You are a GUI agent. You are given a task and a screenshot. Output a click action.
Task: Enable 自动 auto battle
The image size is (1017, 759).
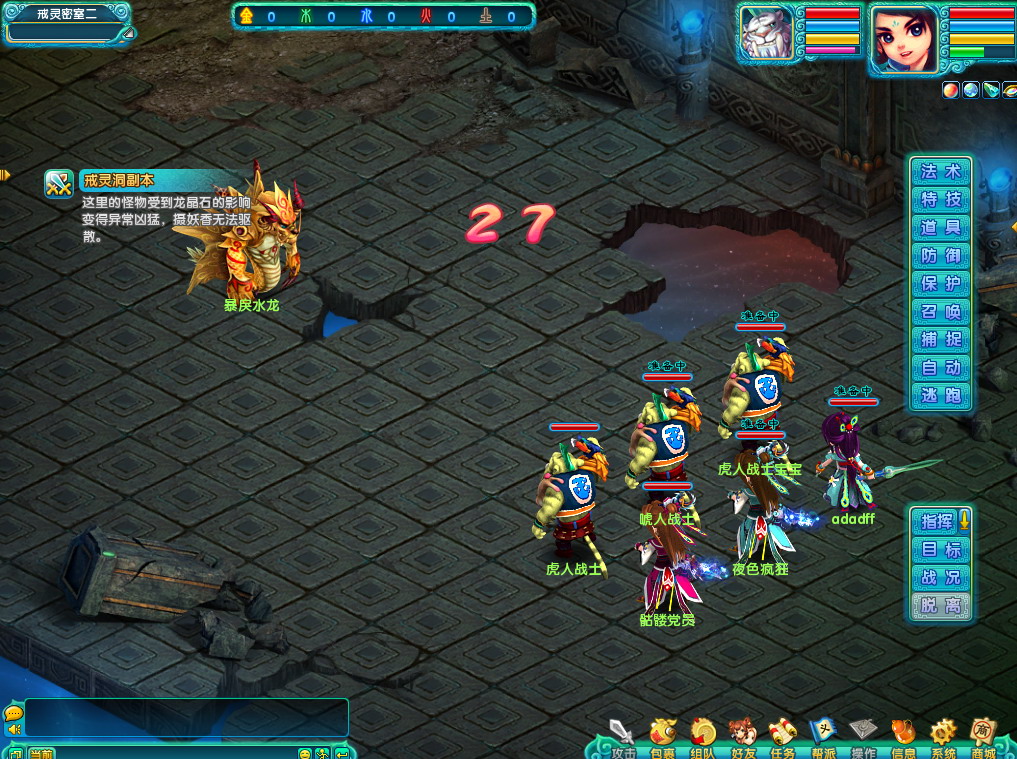[x=940, y=368]
